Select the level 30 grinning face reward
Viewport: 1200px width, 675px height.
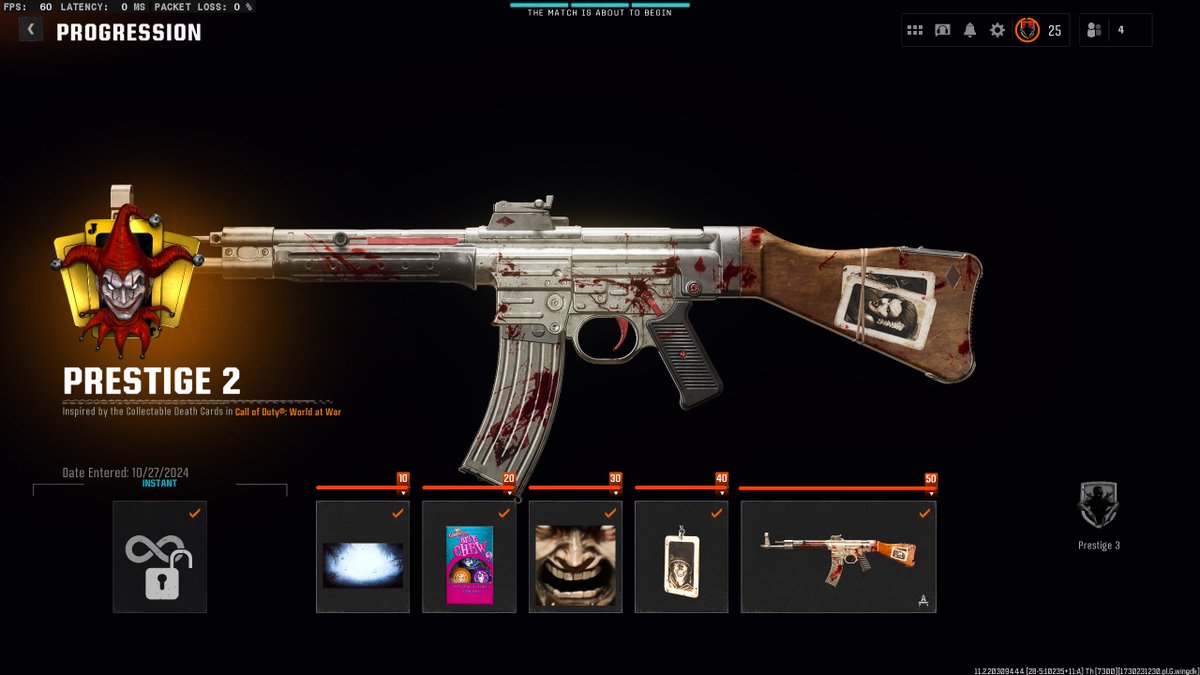(x=575, y=557)
